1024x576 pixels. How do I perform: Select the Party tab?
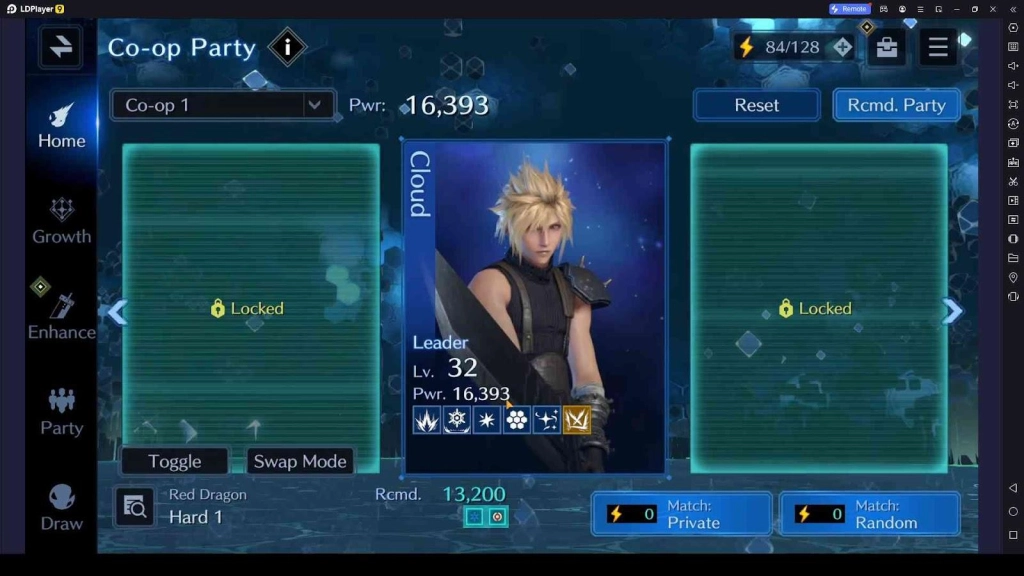[x=62, y=412]
